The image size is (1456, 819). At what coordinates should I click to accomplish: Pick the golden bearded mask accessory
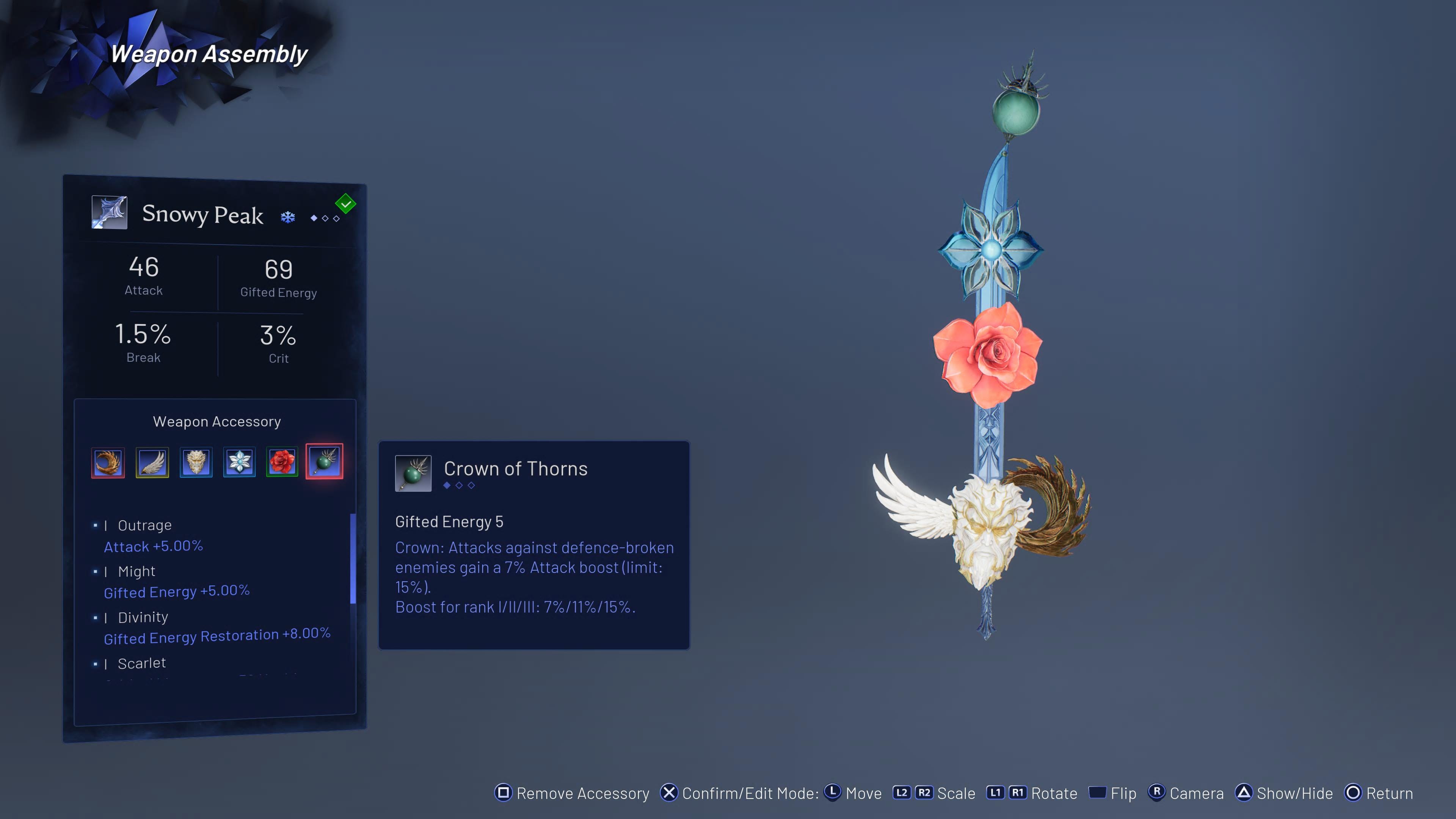pos(196,462)
